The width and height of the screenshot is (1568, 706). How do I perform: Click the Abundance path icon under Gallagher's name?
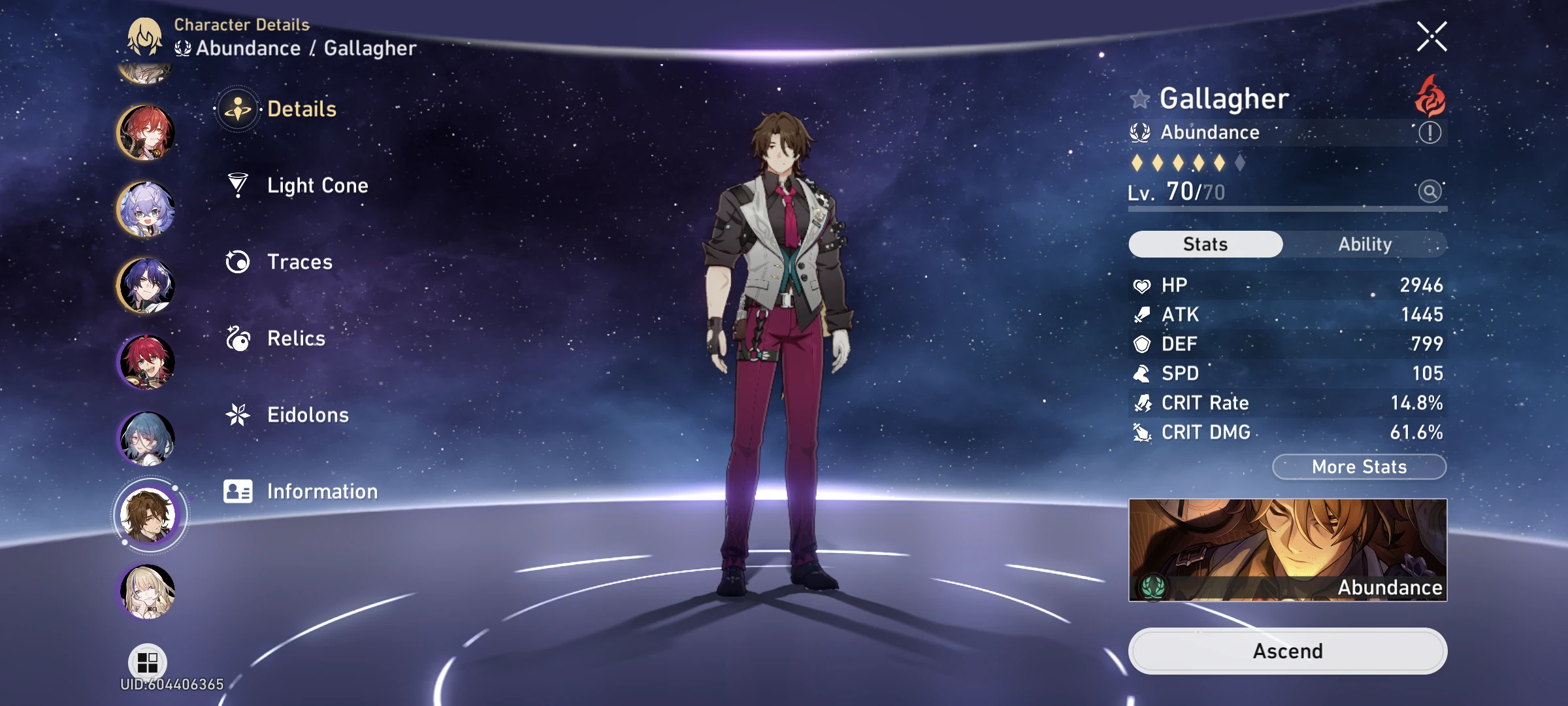tap(1139, 132)
